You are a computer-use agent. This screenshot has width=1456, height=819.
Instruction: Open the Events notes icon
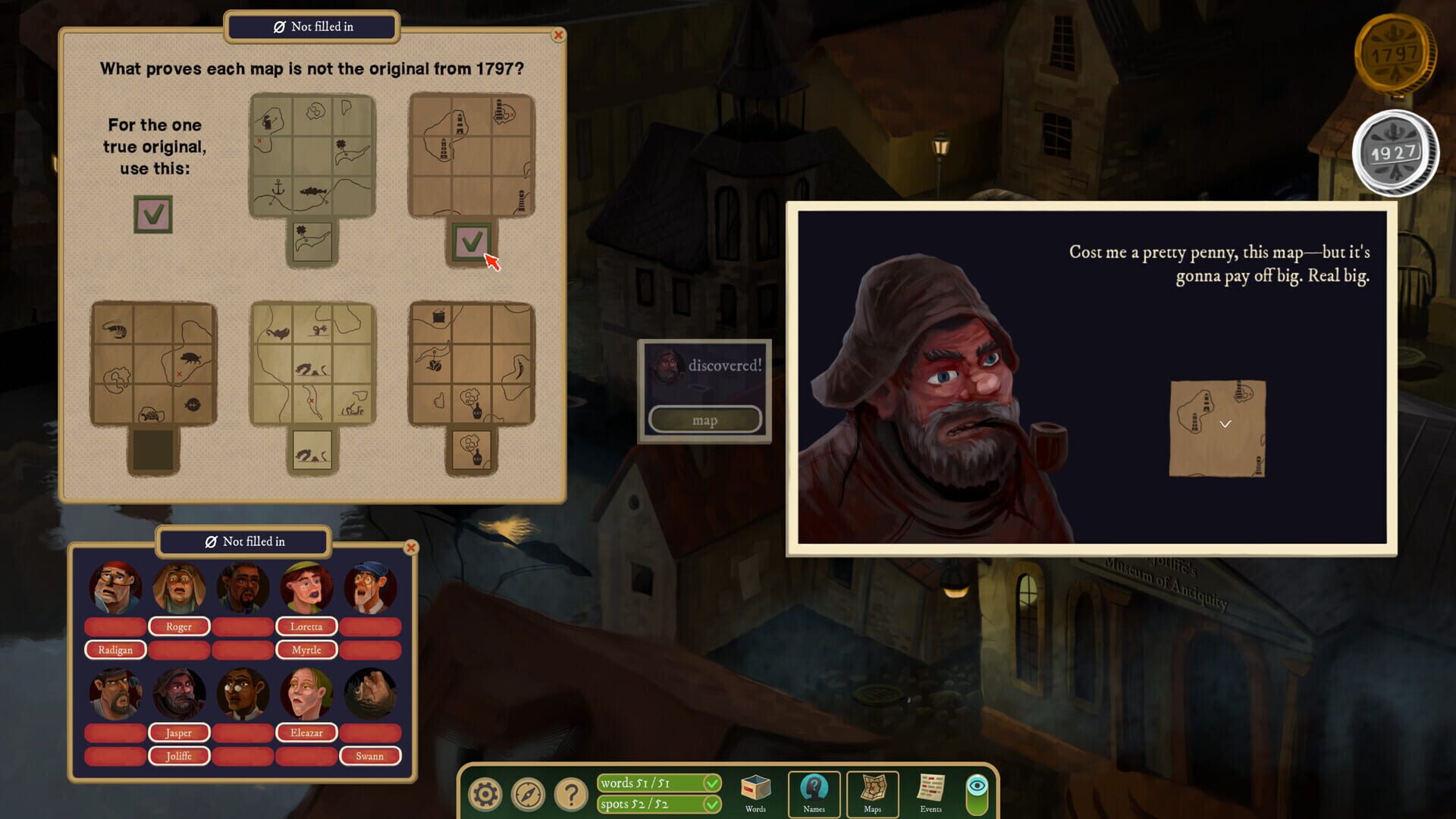pyautogui.click(x=930, y=790)
